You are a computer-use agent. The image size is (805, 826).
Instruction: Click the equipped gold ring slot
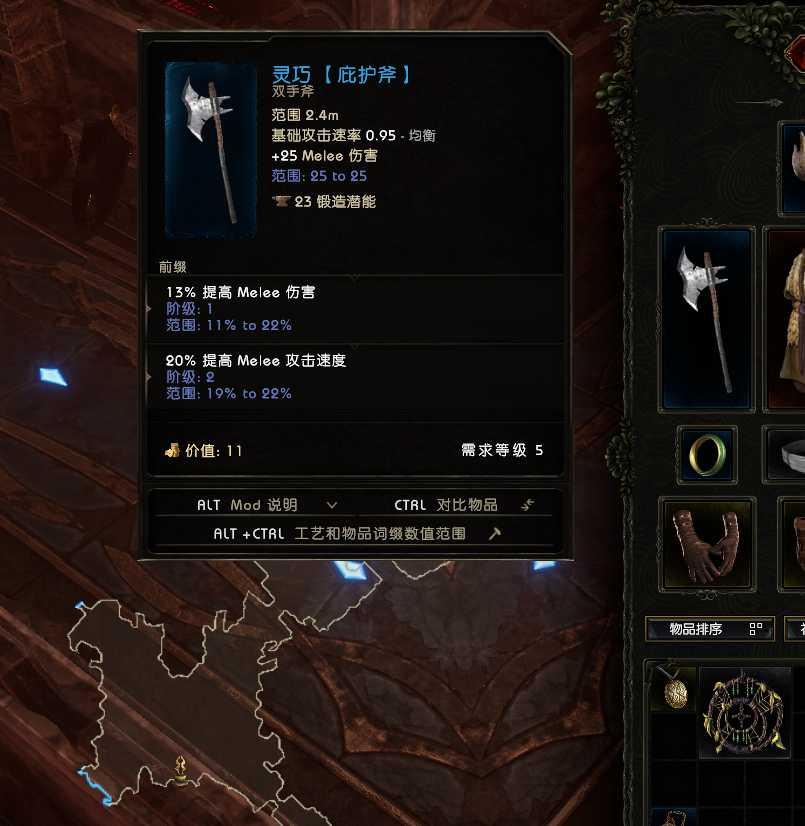pos(706,454)
